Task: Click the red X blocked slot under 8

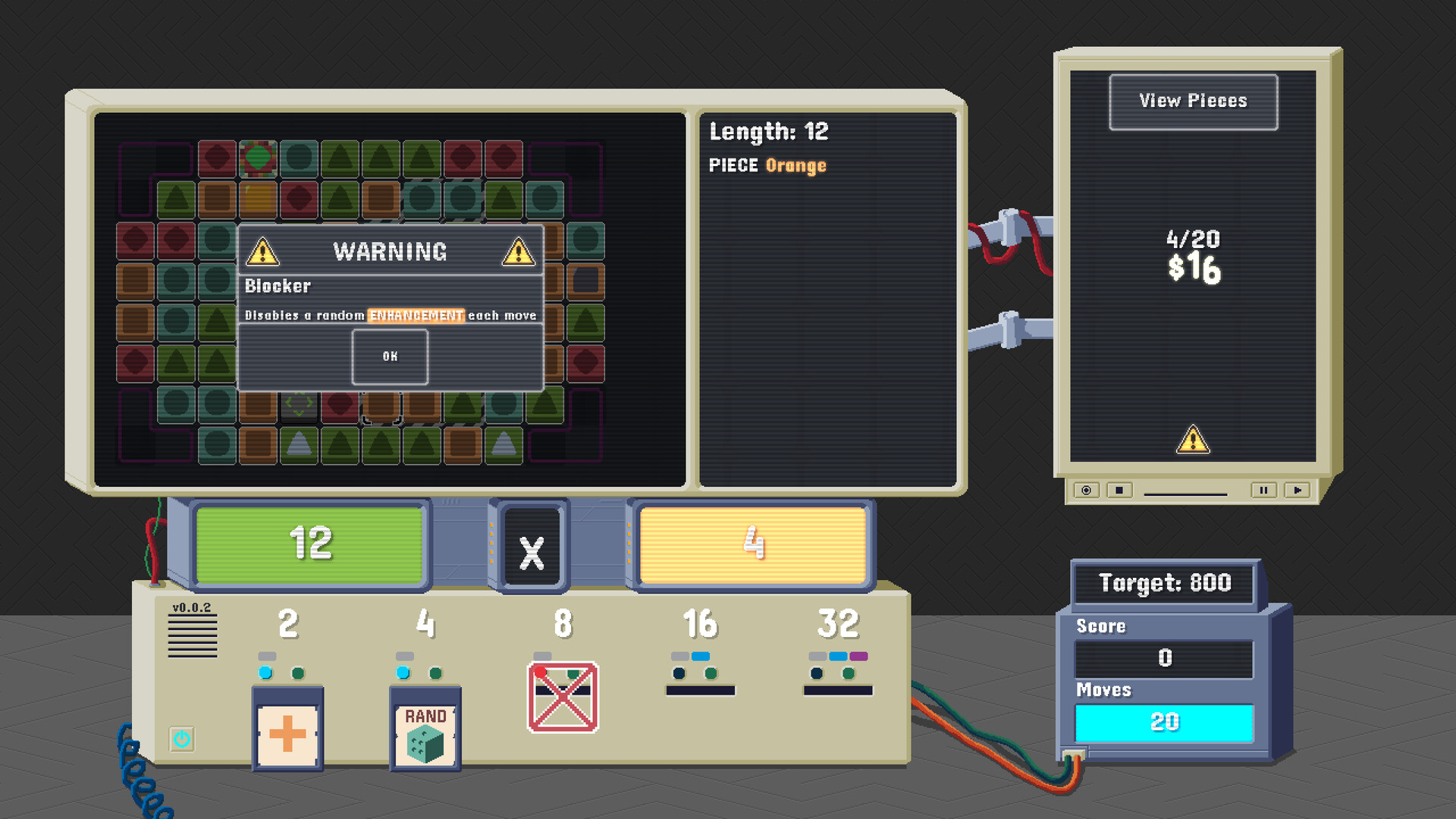Action: [x=563, y=695]
